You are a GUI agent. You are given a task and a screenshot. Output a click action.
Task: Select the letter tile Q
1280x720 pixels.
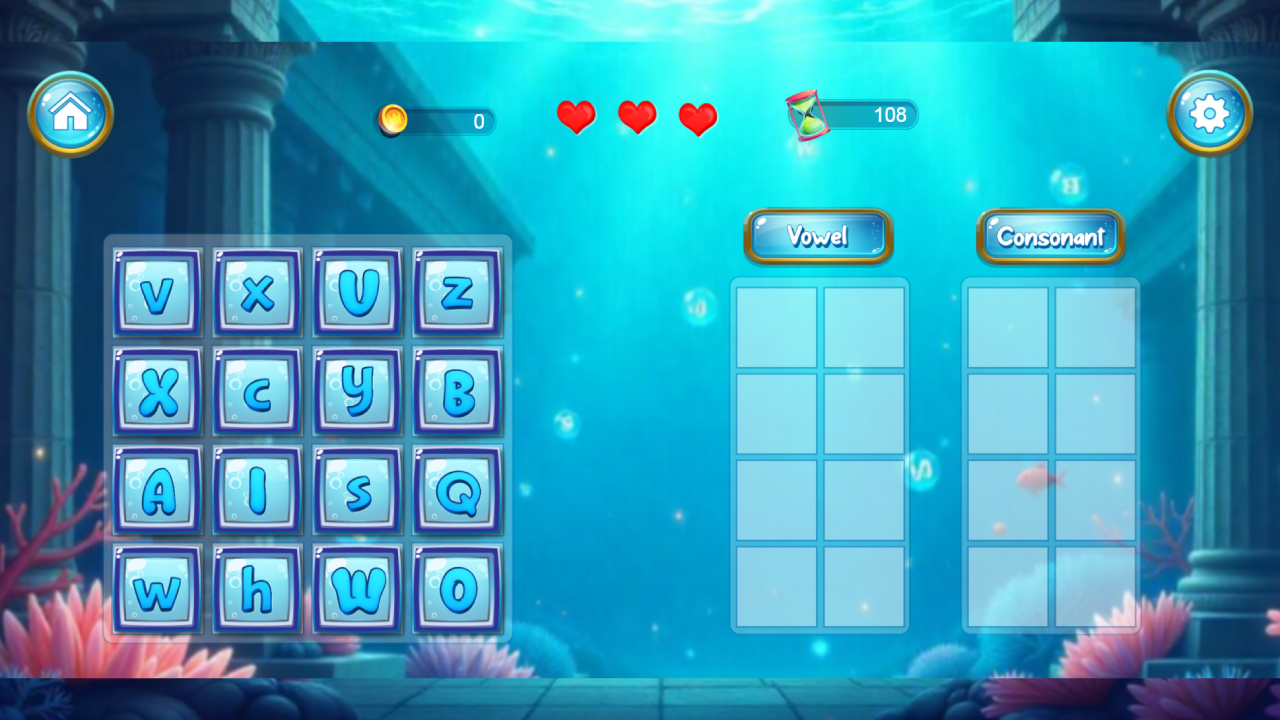(x=457, y=489)
